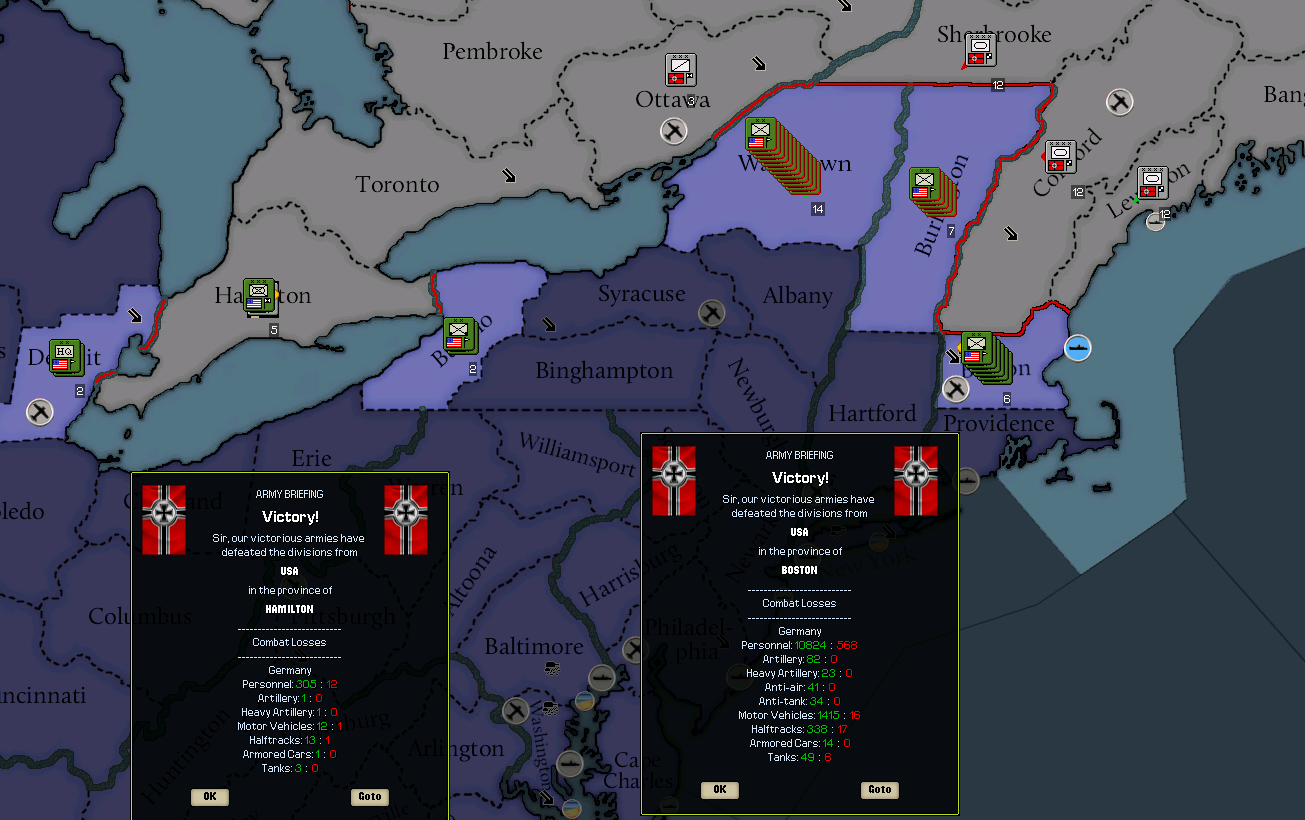Click Goto in the Boston army briefing

tap(878, 790)
